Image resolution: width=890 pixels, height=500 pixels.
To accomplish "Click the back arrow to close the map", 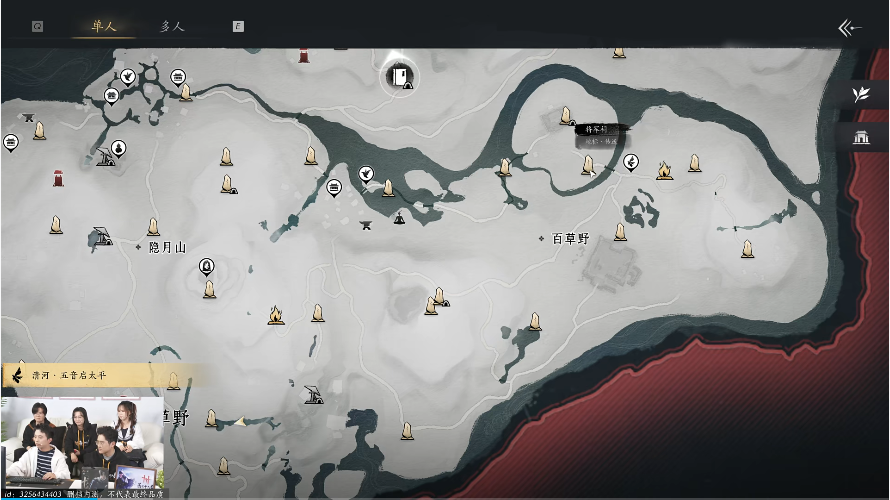I will (849, 28).
